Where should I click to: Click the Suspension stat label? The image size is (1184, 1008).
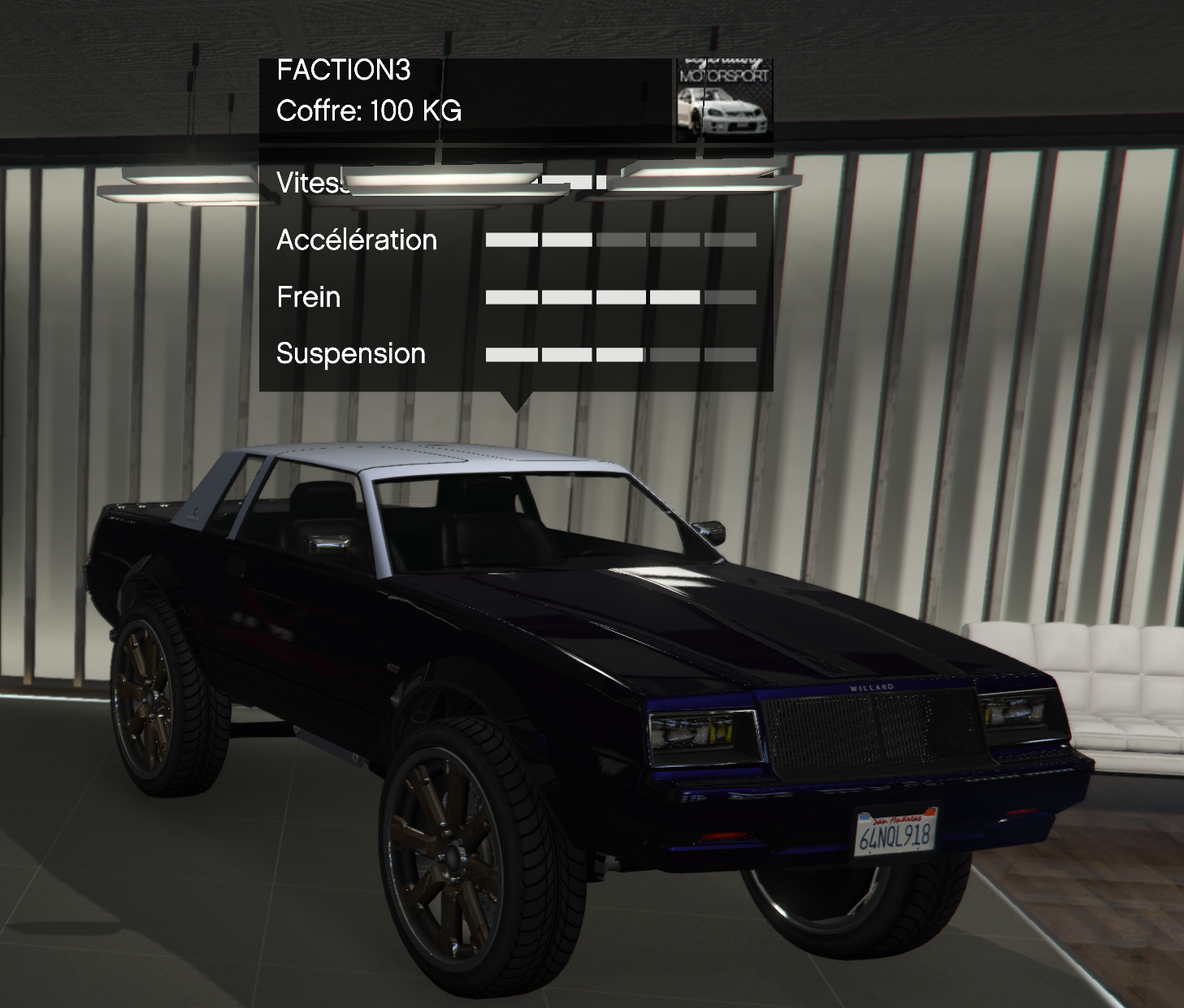click(x=349, y=353)
